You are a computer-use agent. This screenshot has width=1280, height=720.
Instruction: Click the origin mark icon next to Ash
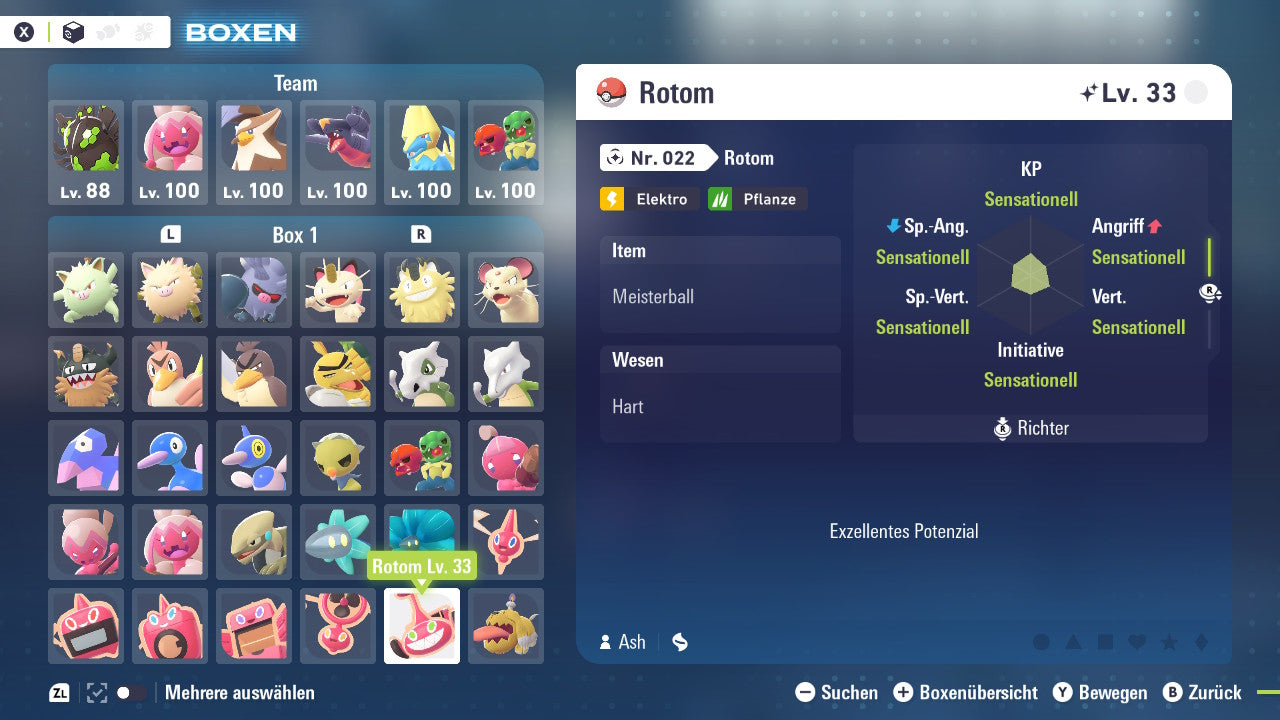coord(679,642)
